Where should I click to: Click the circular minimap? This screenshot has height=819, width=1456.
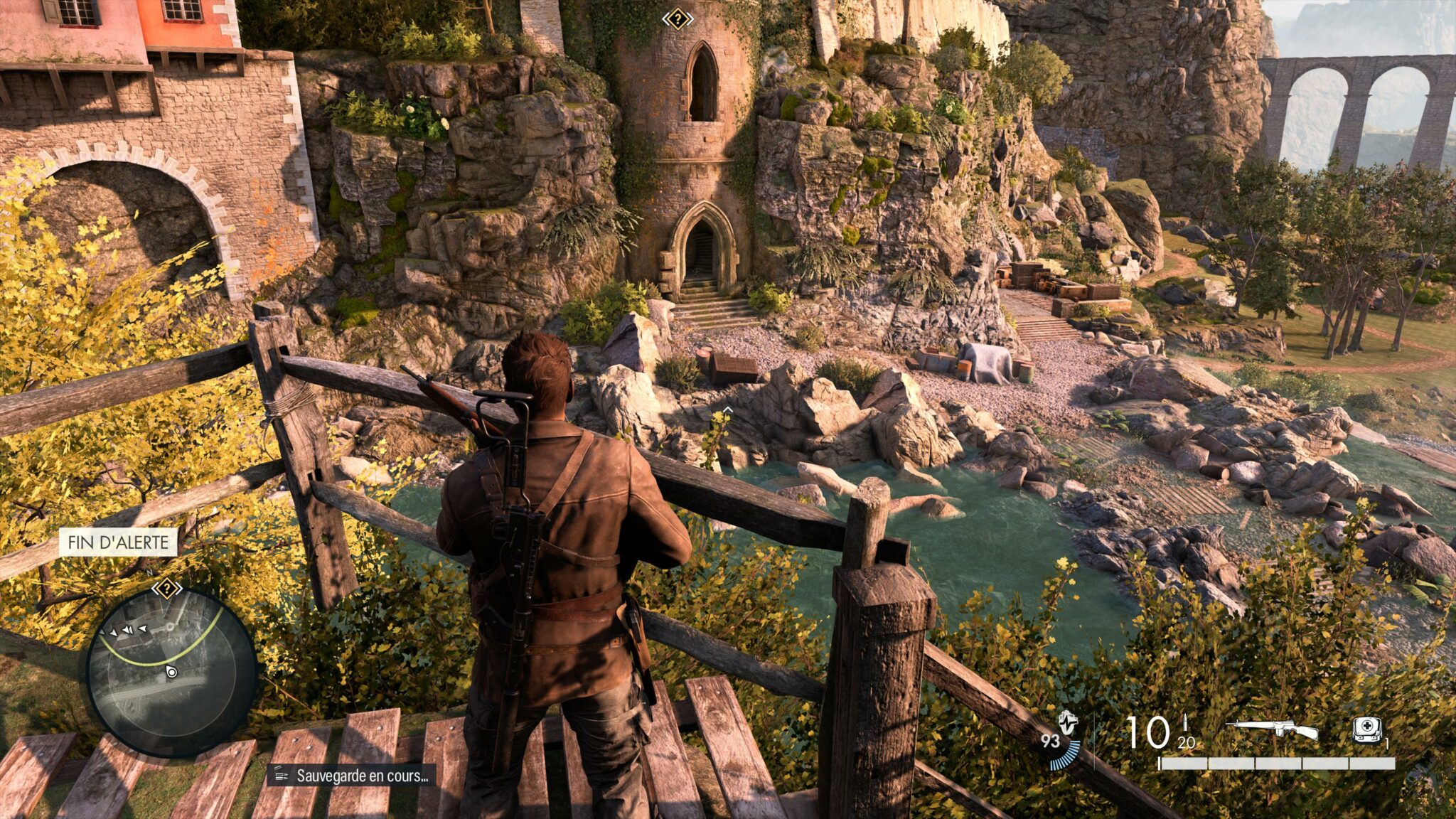point(171,672)
